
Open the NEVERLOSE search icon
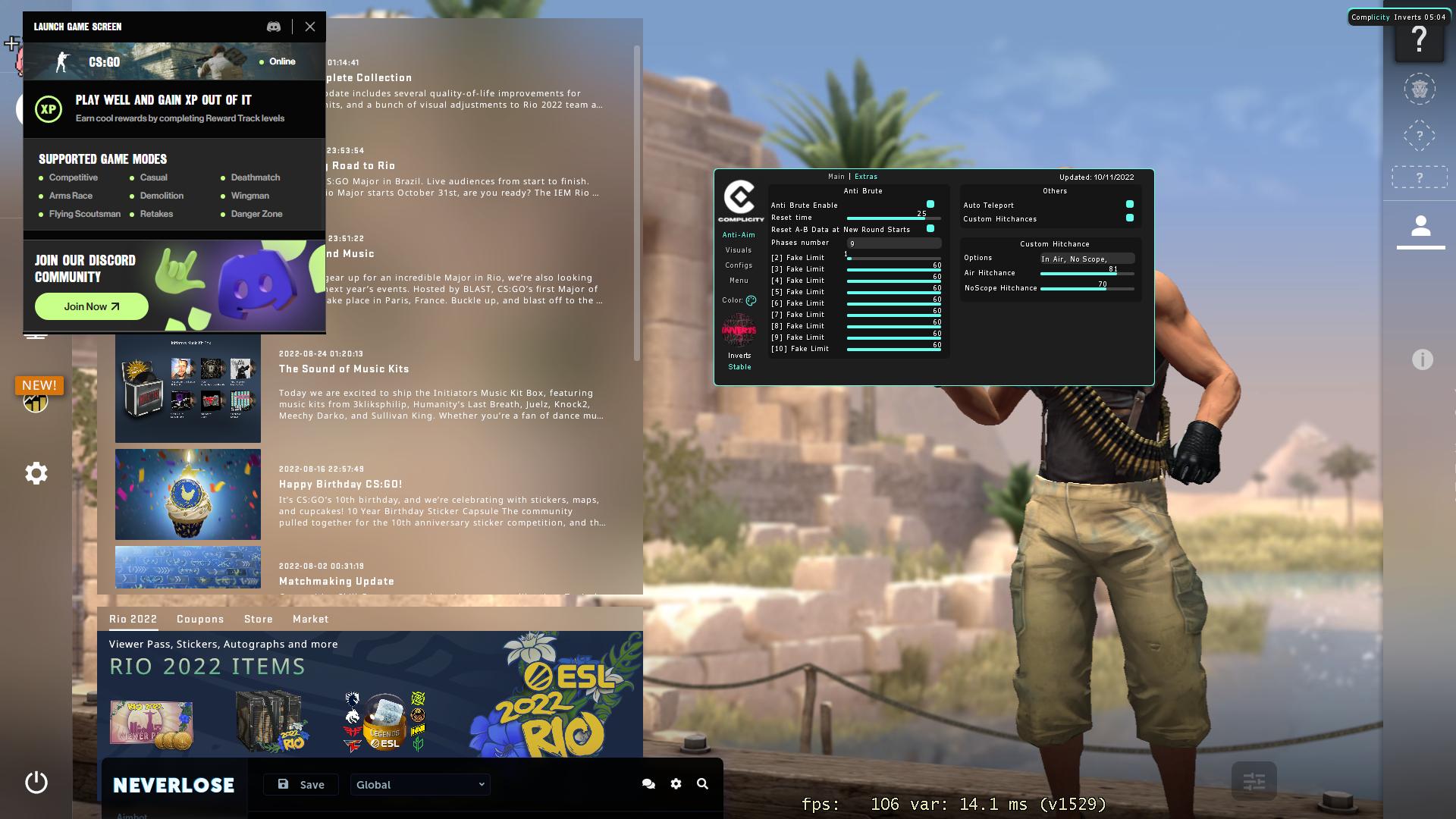pos(701,784)
